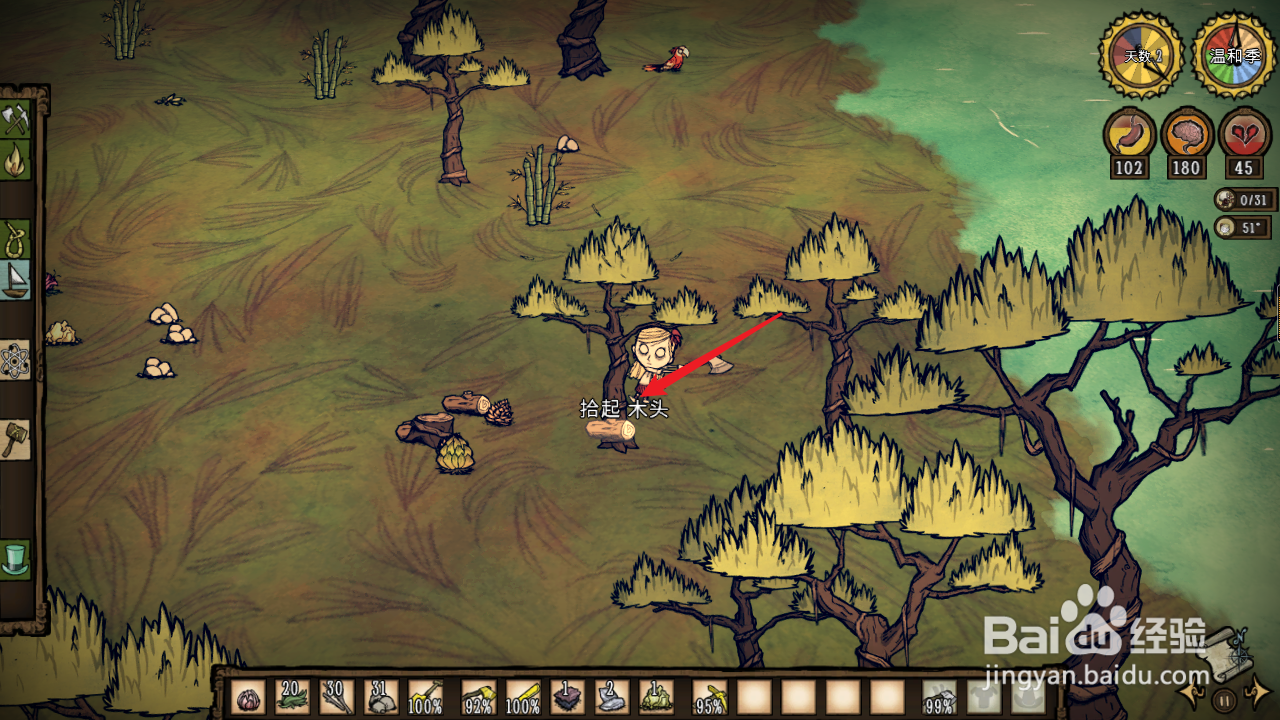This screenshot has width=1280, height=720.
Task: Choose the hammer Structures tab
Action: [15, 438]
